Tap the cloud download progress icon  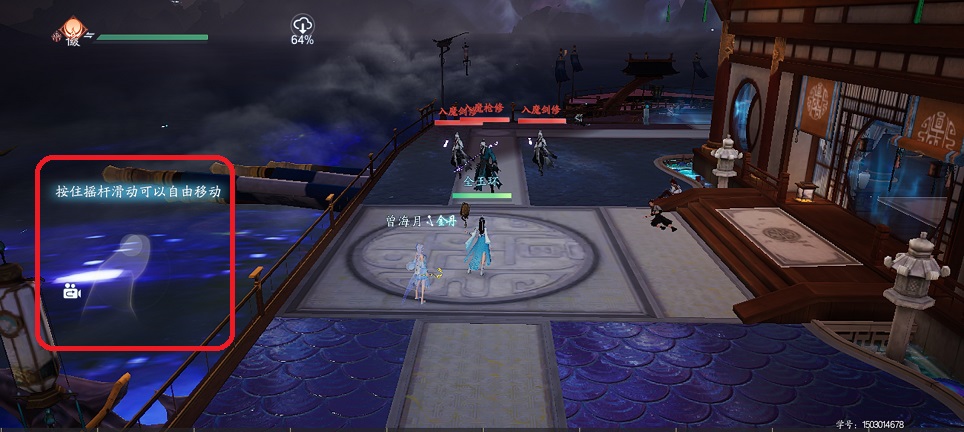(x=302, y=25)
